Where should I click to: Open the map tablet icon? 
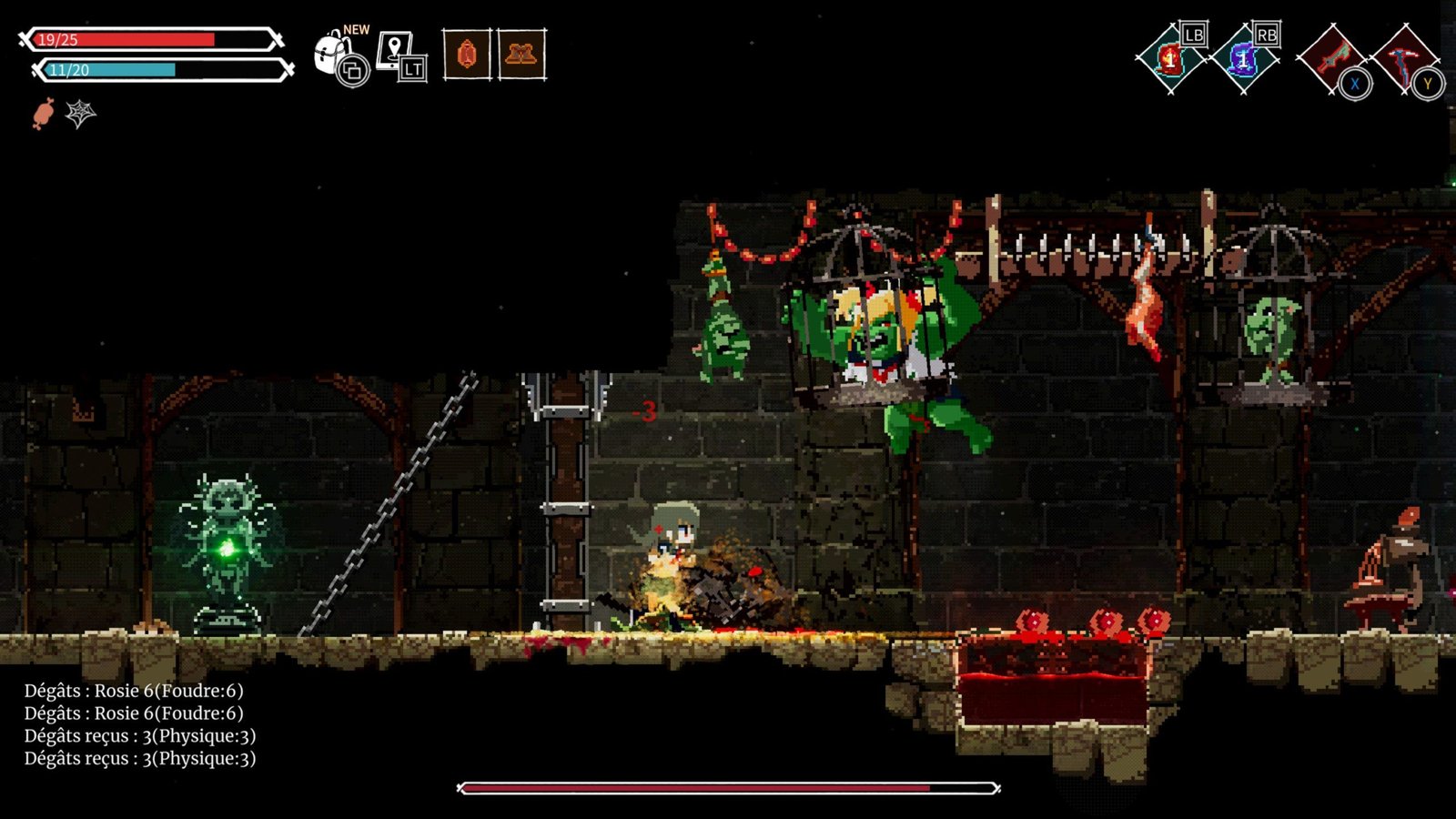click(399, 55)
